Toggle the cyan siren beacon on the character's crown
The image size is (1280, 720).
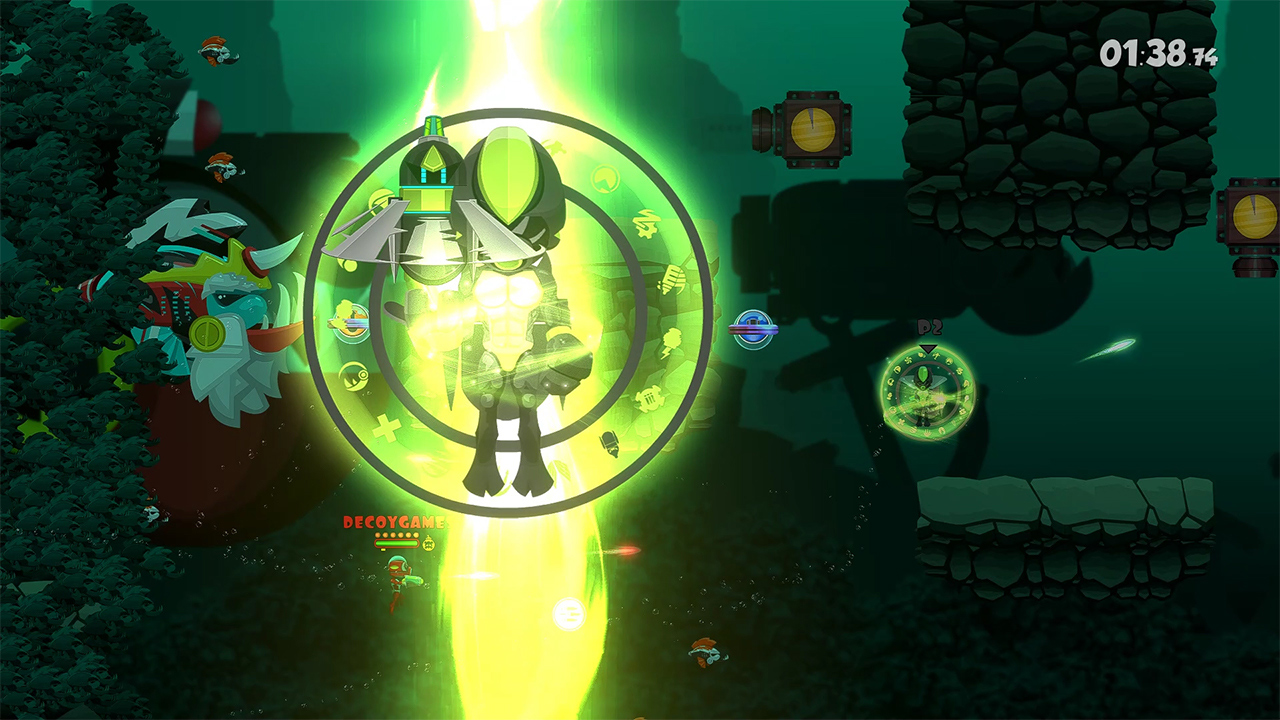[433, 125]
